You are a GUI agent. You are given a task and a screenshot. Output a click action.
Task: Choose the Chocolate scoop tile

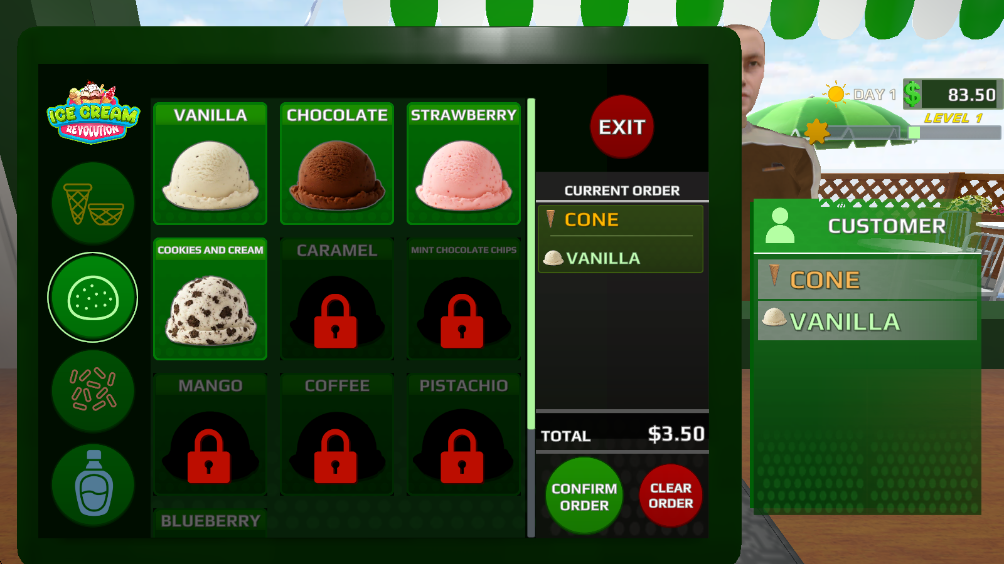coord(337,164)
